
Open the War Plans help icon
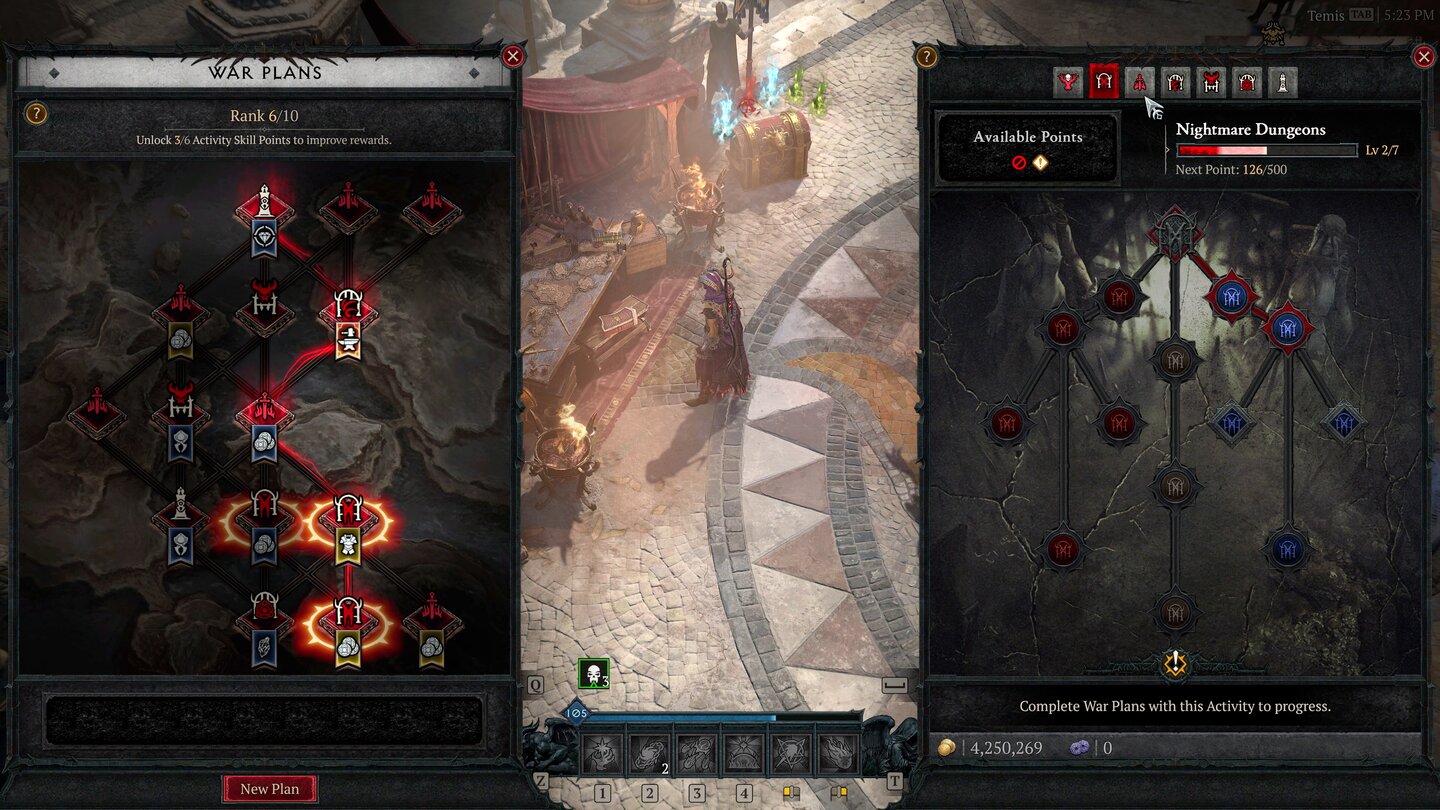[x=35, y=114]
